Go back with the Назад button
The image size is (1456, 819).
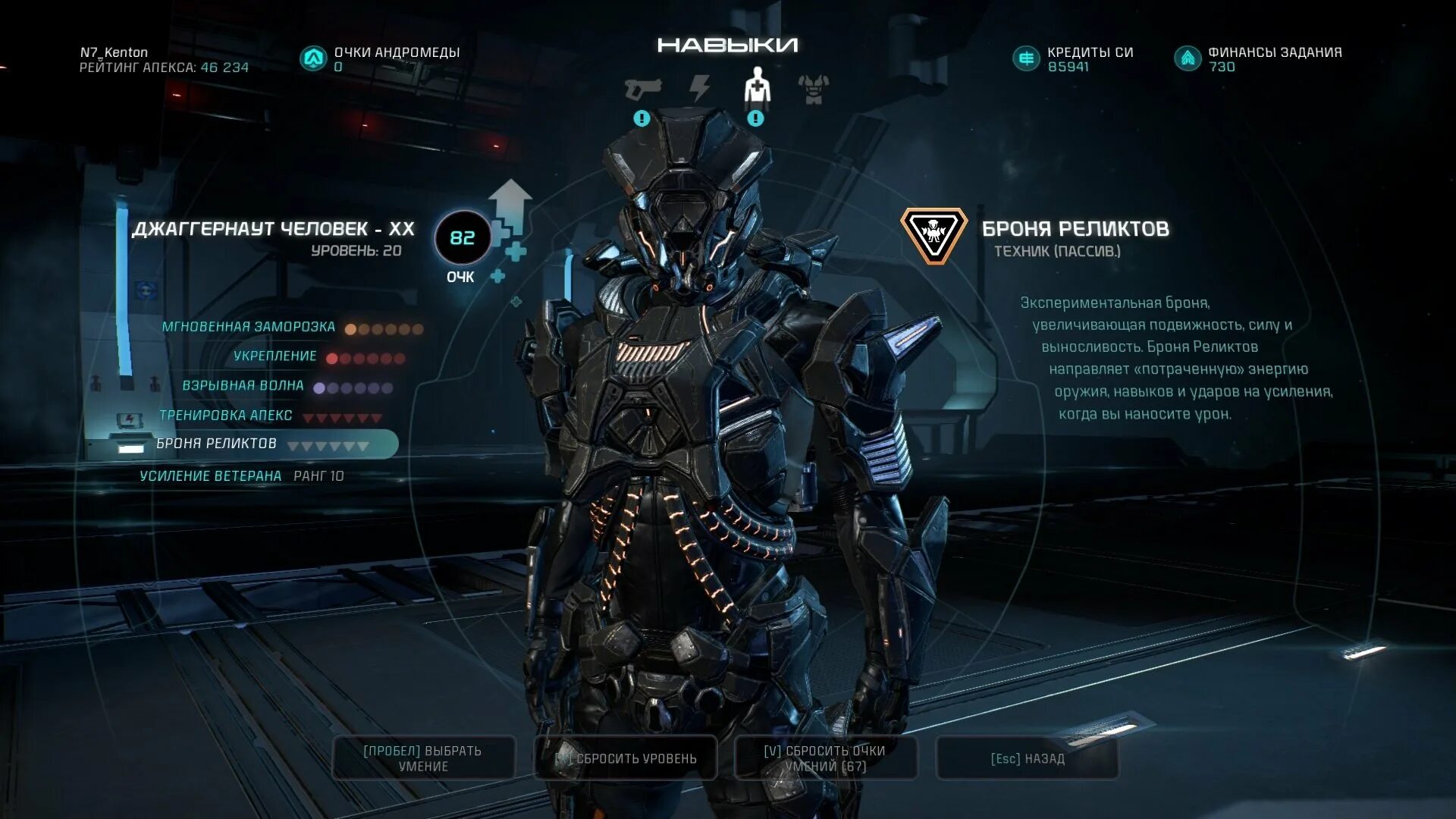(1028, 758)
